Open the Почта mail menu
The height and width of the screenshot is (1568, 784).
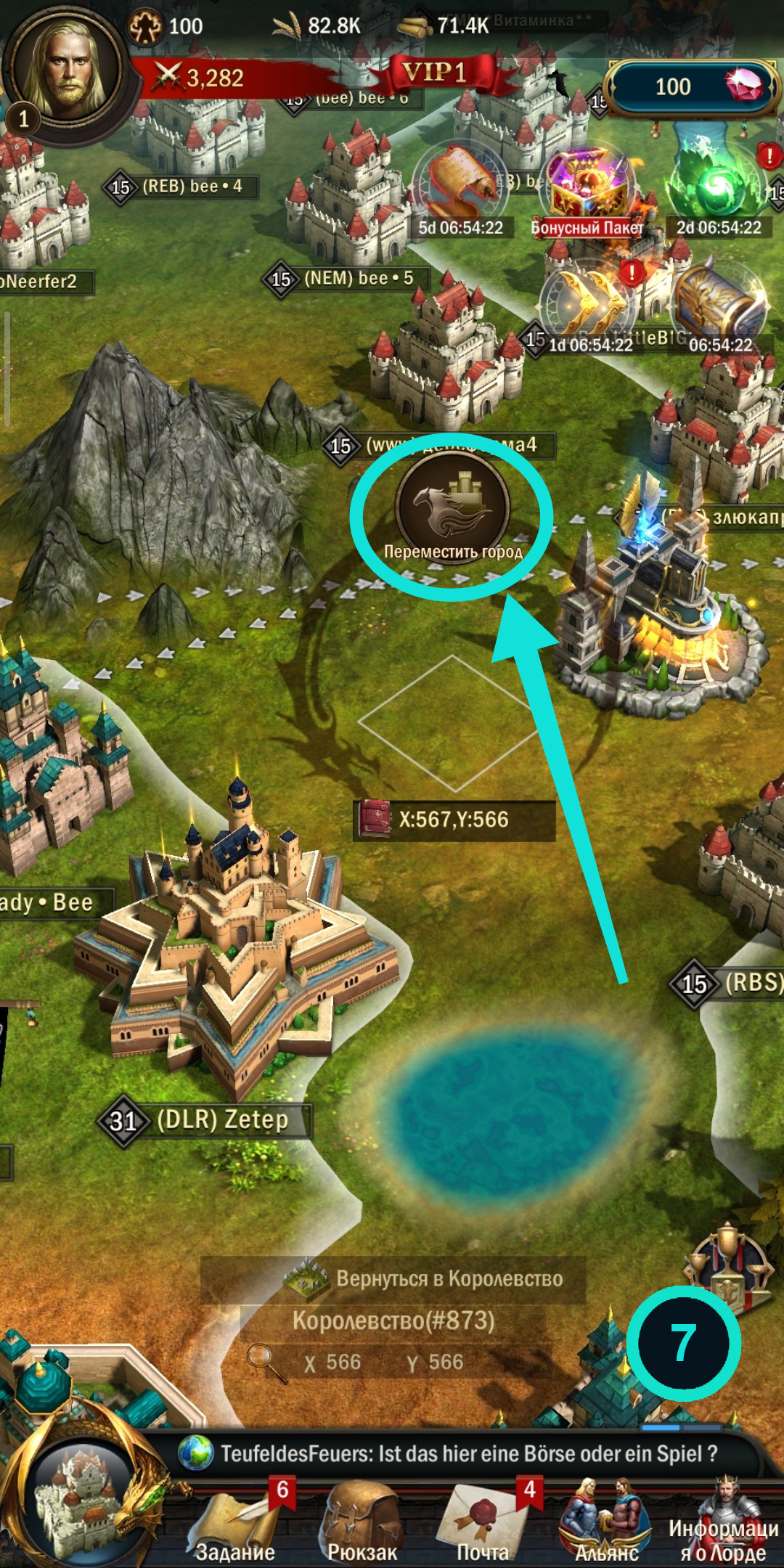pos(482,1524)
